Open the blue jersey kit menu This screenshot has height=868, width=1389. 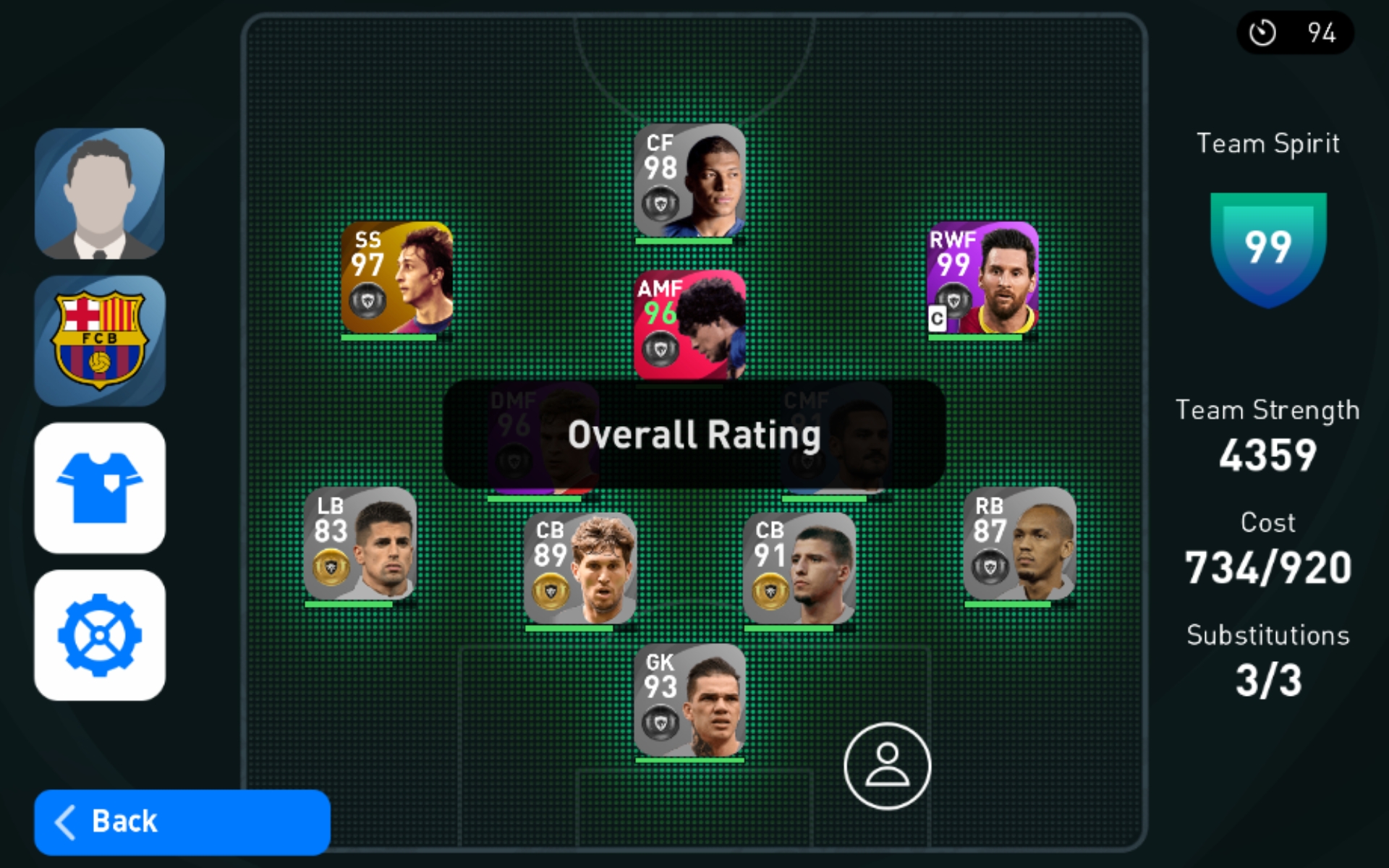[x=100, y=488]
